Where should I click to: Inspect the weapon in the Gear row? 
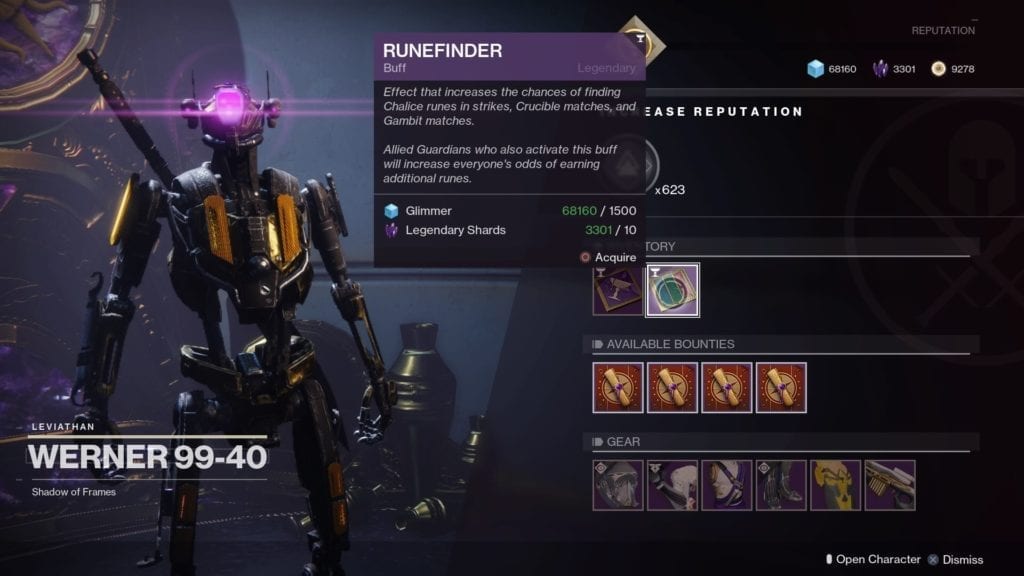pos(890,485)
